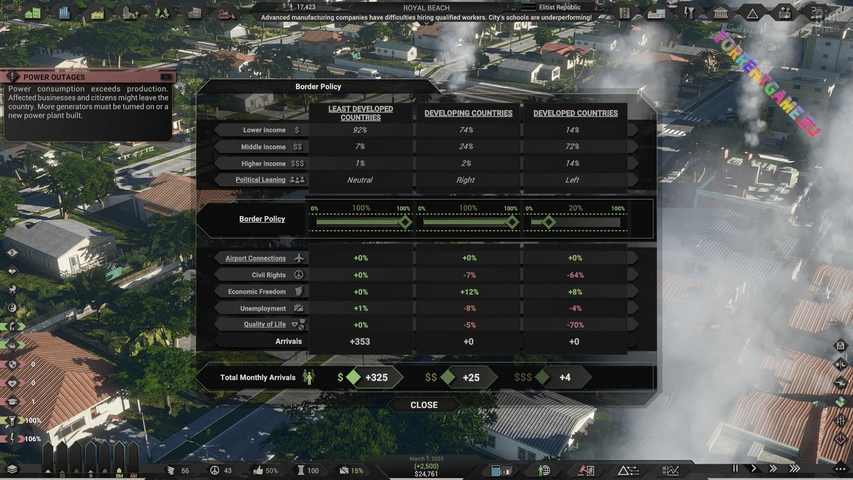Click the Border Policy row label
Screen dimensions: 853x480
click(x=262, y=219)
